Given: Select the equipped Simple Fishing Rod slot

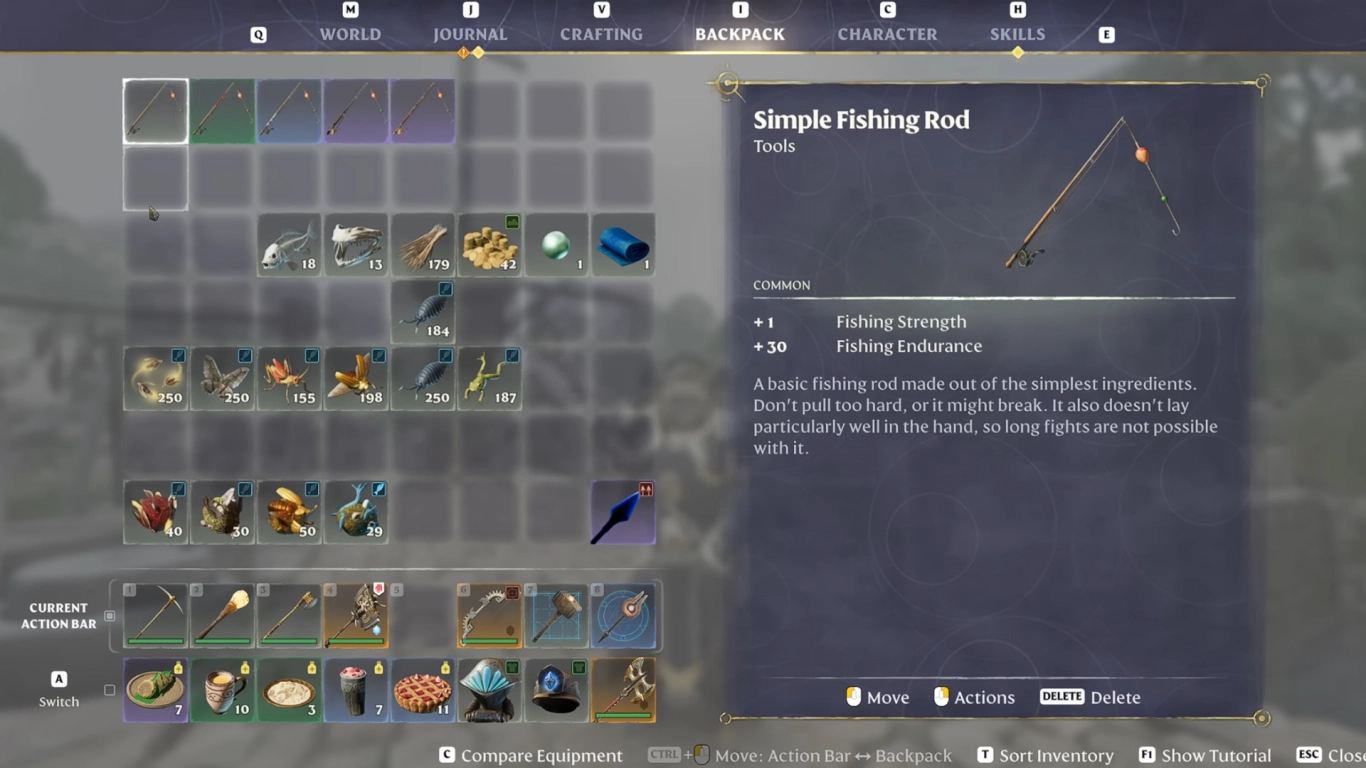Looking at the screenshot, I should pos(155,110).
